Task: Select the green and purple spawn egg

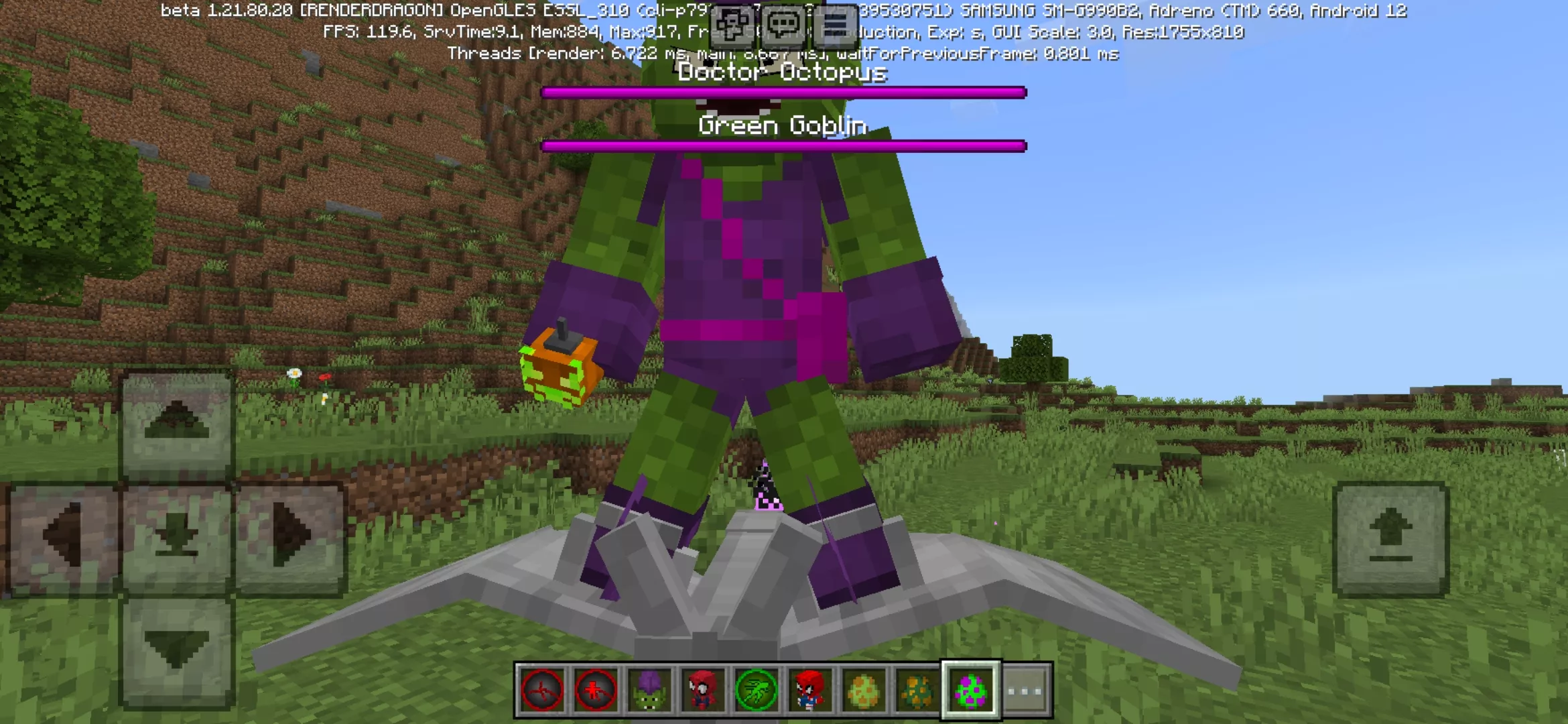Action: tap(971, 690)
